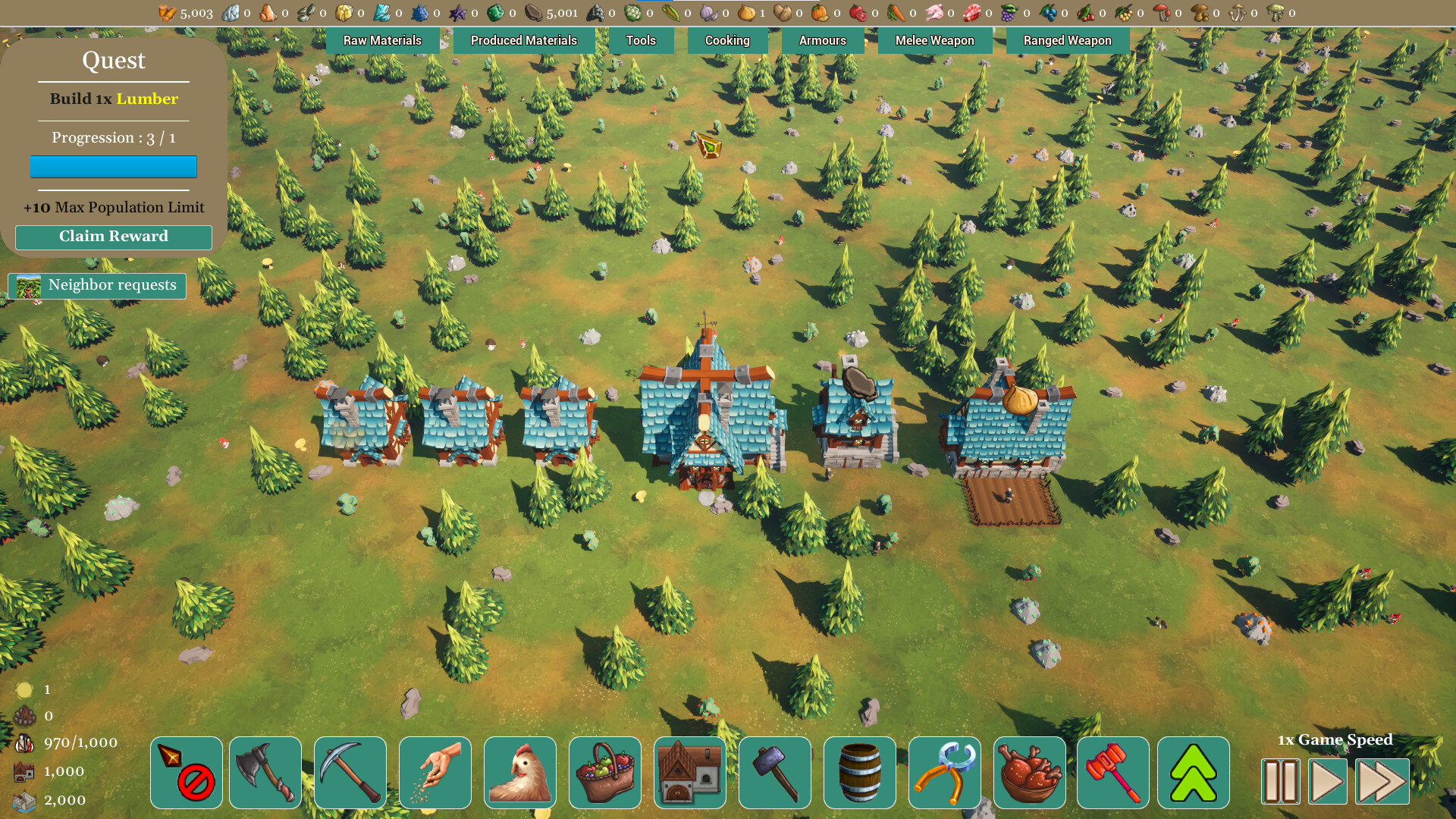The image size is (1456, 819).
Task: Select the chicken livestock icon
Action: click(519, 772)
